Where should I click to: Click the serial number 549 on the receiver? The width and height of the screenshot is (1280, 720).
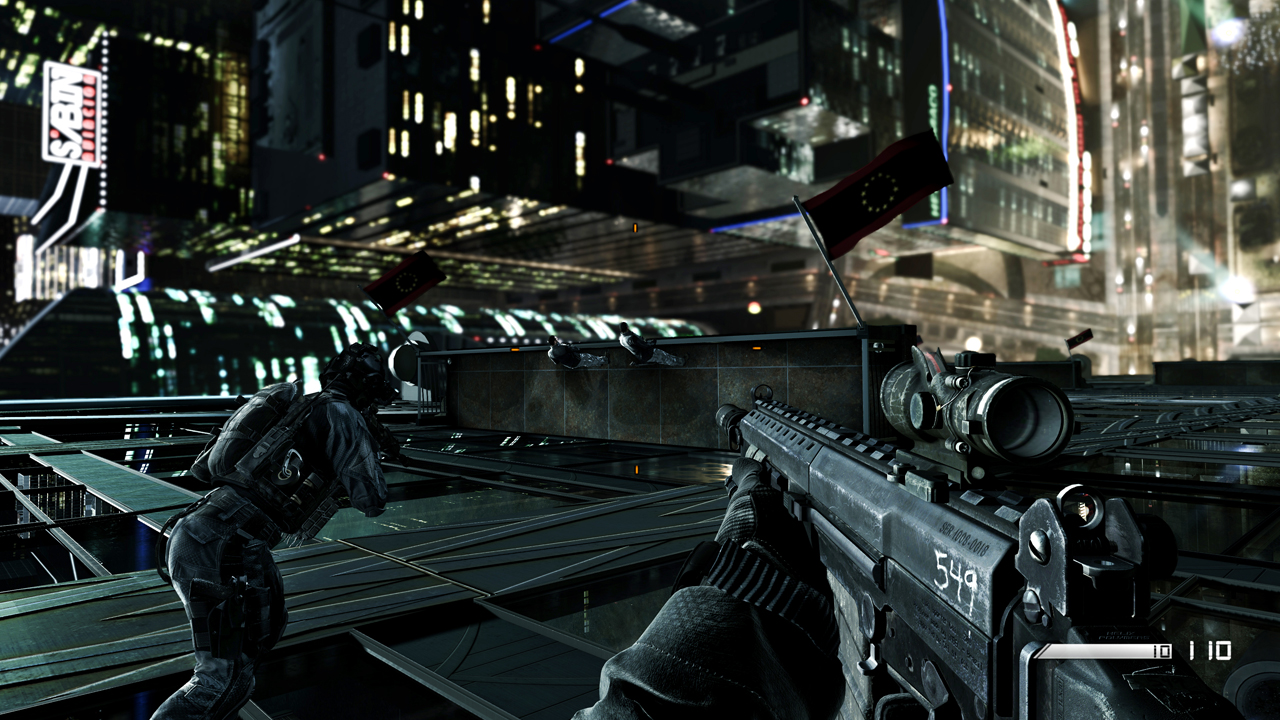(953, 570)
